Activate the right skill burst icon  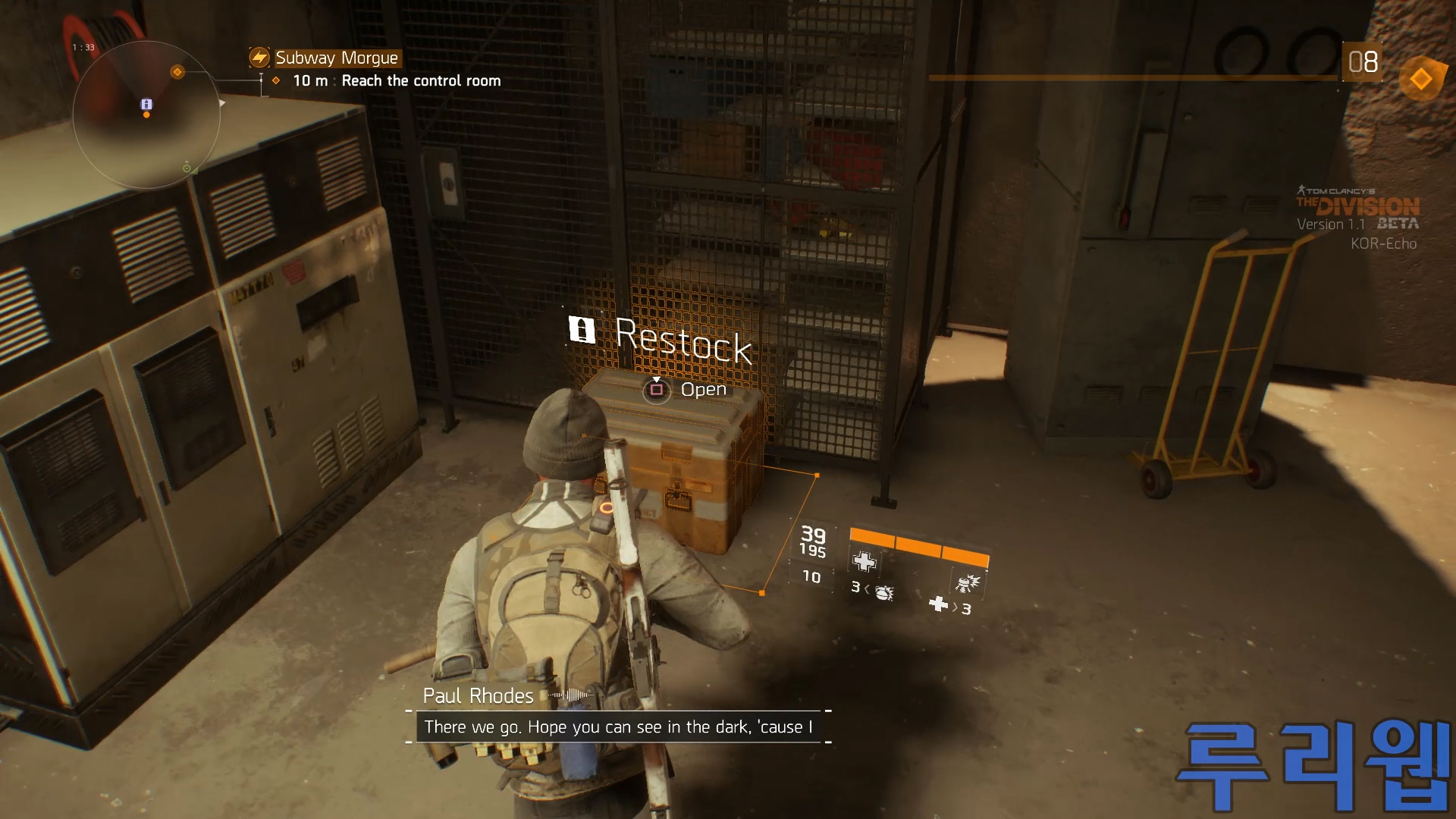pyautogui.click(x=968, y=582)
